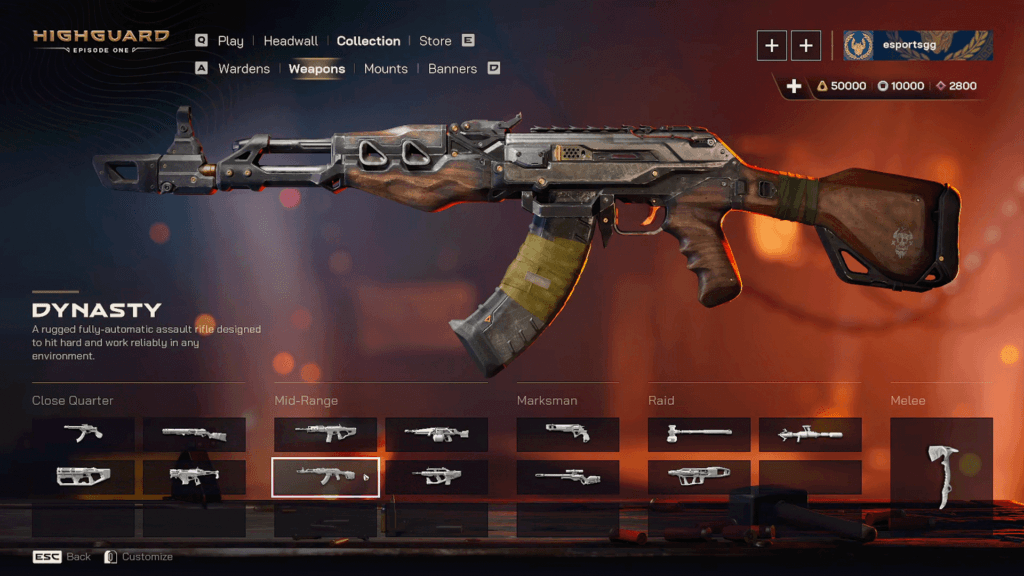Viewport: 1024px width, 576px height.
Task: Pick the rocket launcher Raid weapon
Action: pyautogui.click(x=809, y=434)
